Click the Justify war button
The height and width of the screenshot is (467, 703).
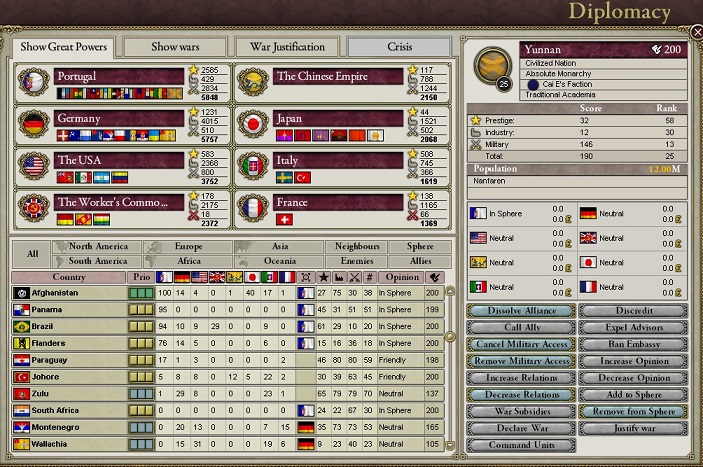[633, 428]
